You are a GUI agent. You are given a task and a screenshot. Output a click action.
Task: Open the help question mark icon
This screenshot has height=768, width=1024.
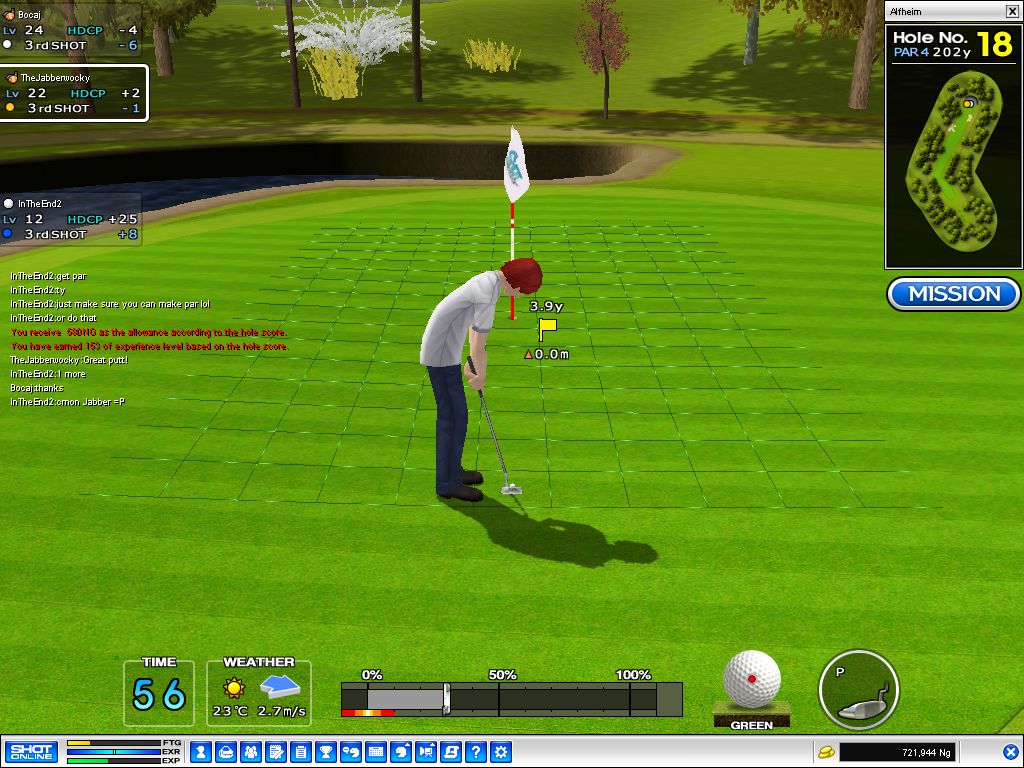(x=476, y=751)
